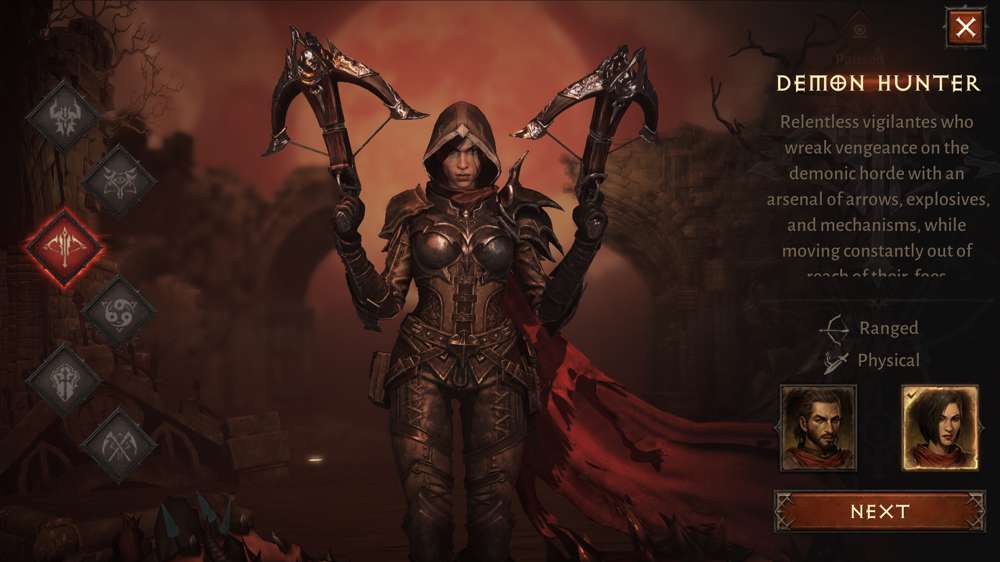Screen dimensions: 1000x562
Task: Select the crossed axes class icon
Action: click(x=119, y=443)
